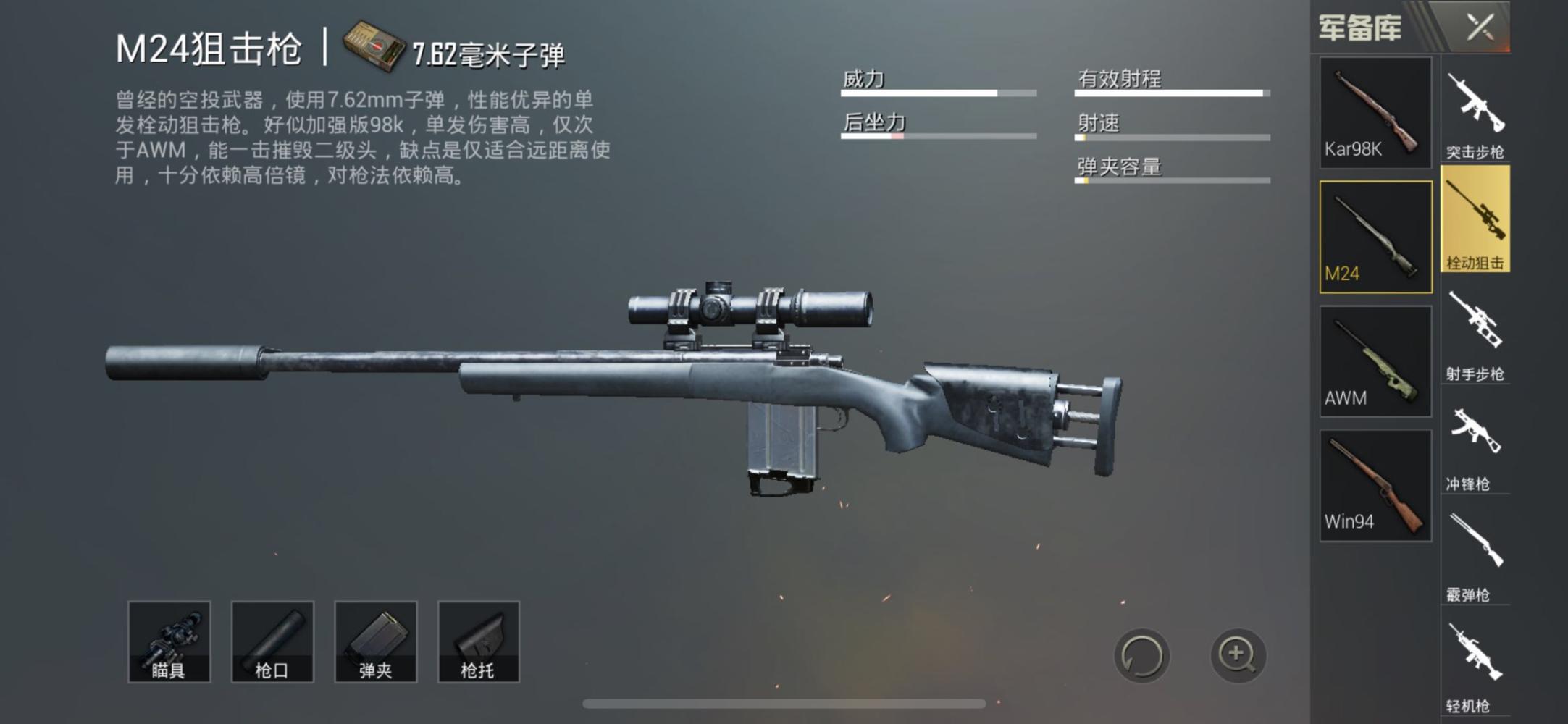Toggle the 枪口 muzzle attachment slot
The width and height of the screenshot is (1568, 724).
(272, 643)
